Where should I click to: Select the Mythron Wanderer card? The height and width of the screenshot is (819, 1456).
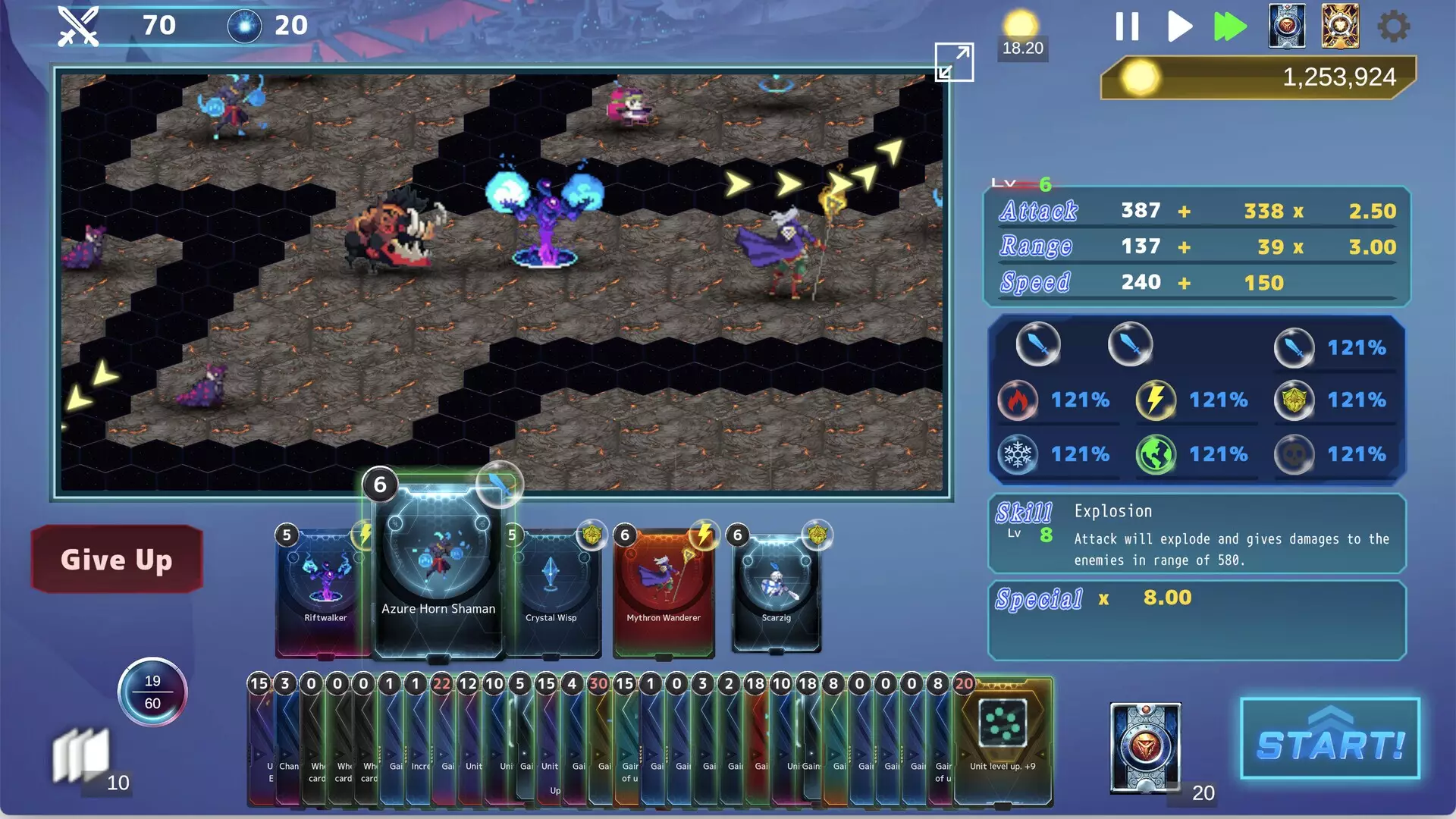pyautogui.click(x=662, y=588)
